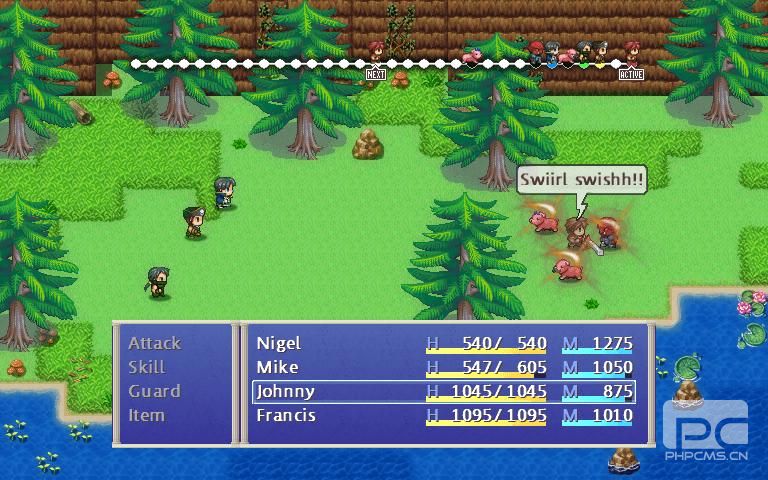Select the Guard command

pyautogui.click(x=155, y=391)
